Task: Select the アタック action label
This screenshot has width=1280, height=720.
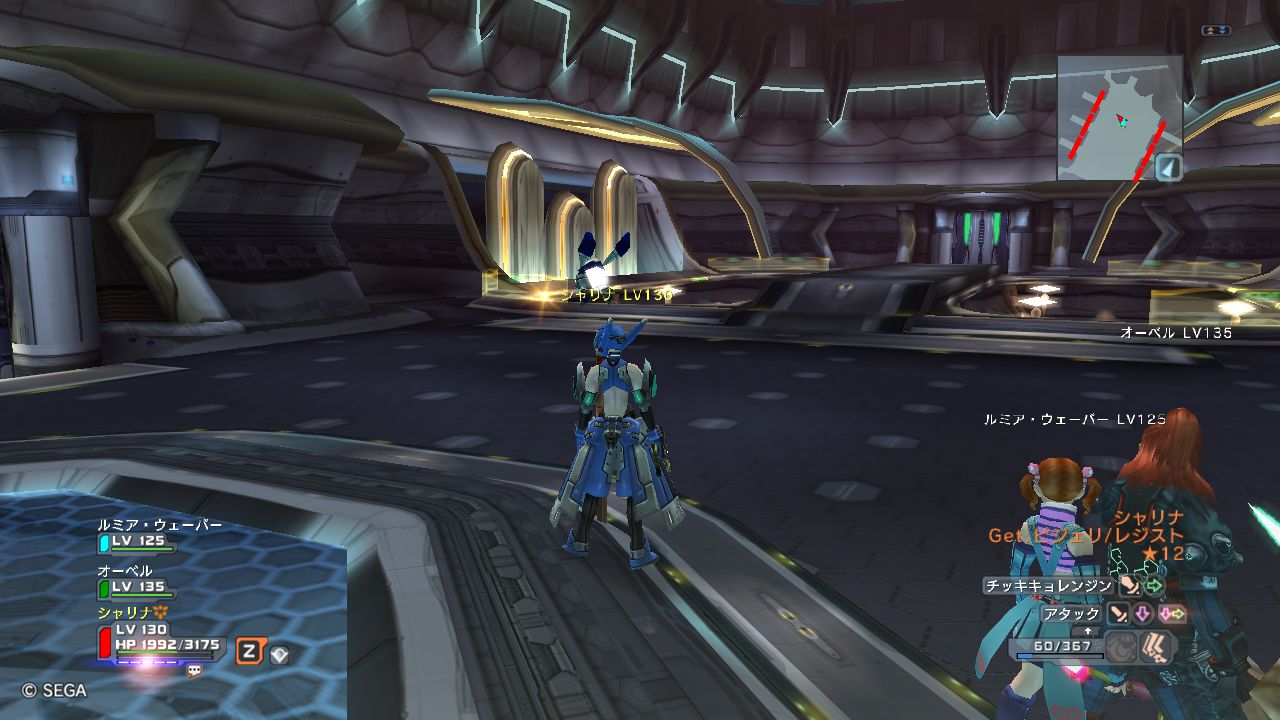Action: pyautogui.click(x=1072, y=614)
